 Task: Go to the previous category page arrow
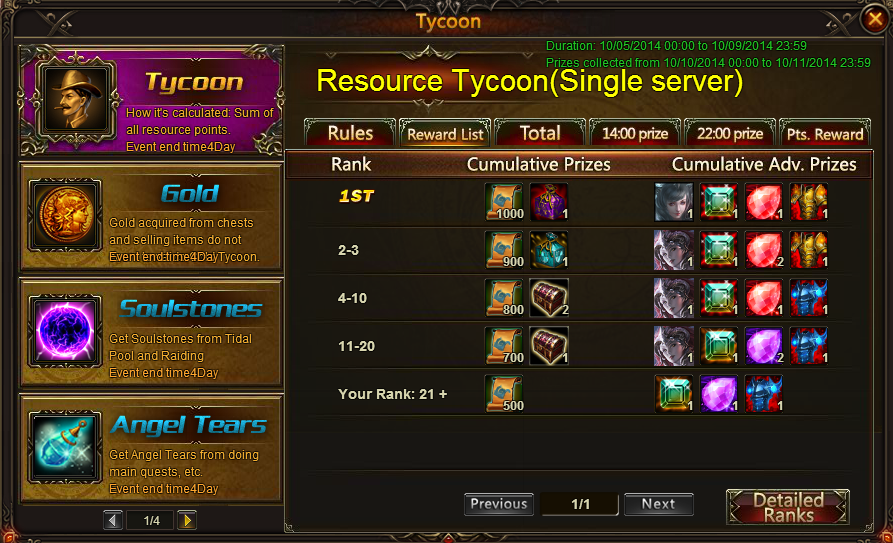click(x=113, y=520)
